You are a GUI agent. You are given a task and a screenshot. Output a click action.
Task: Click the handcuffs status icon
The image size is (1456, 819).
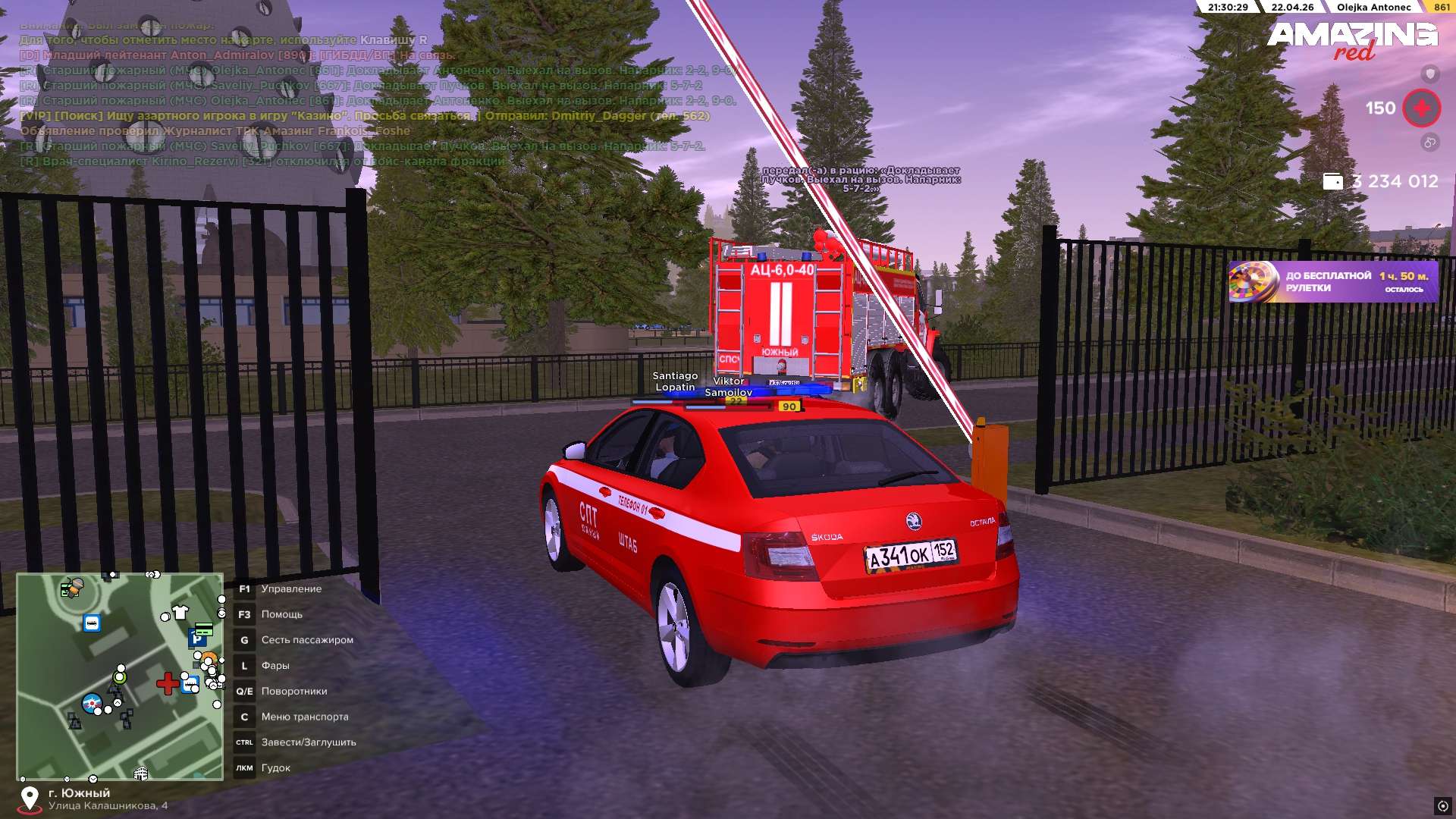(x=1429, y=142)
